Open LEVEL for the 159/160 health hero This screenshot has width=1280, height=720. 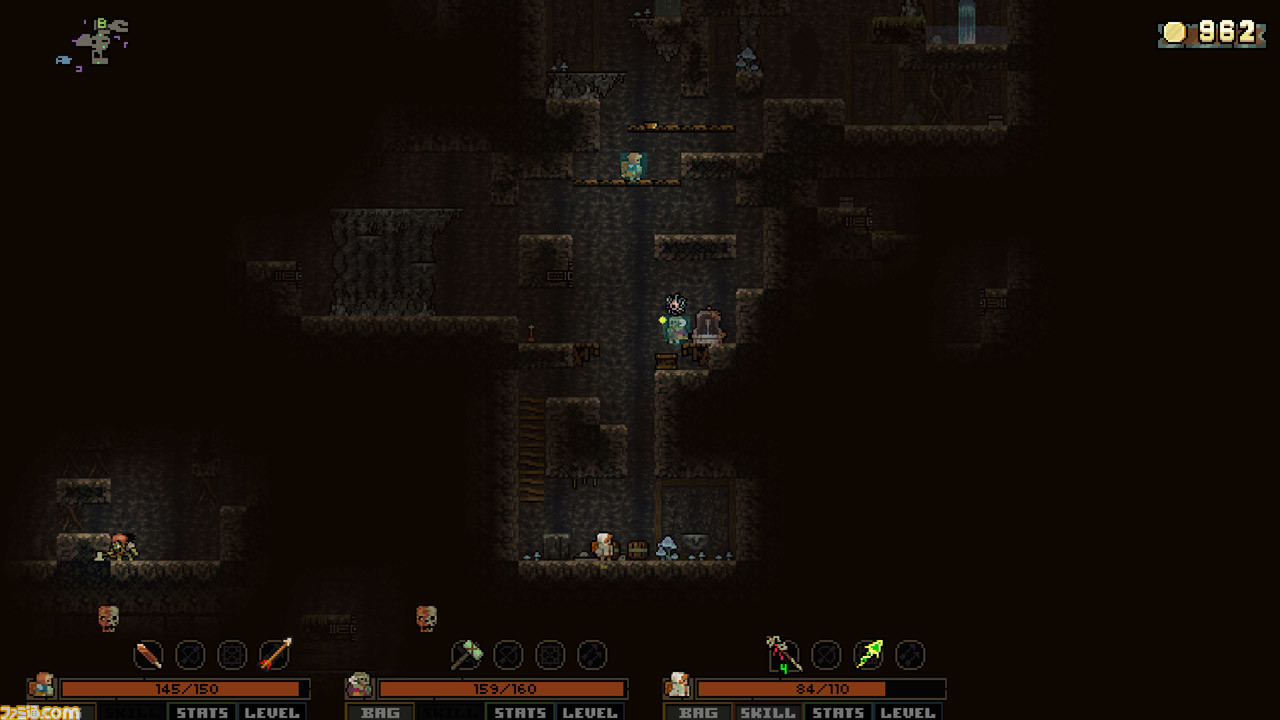pos(590,712)
